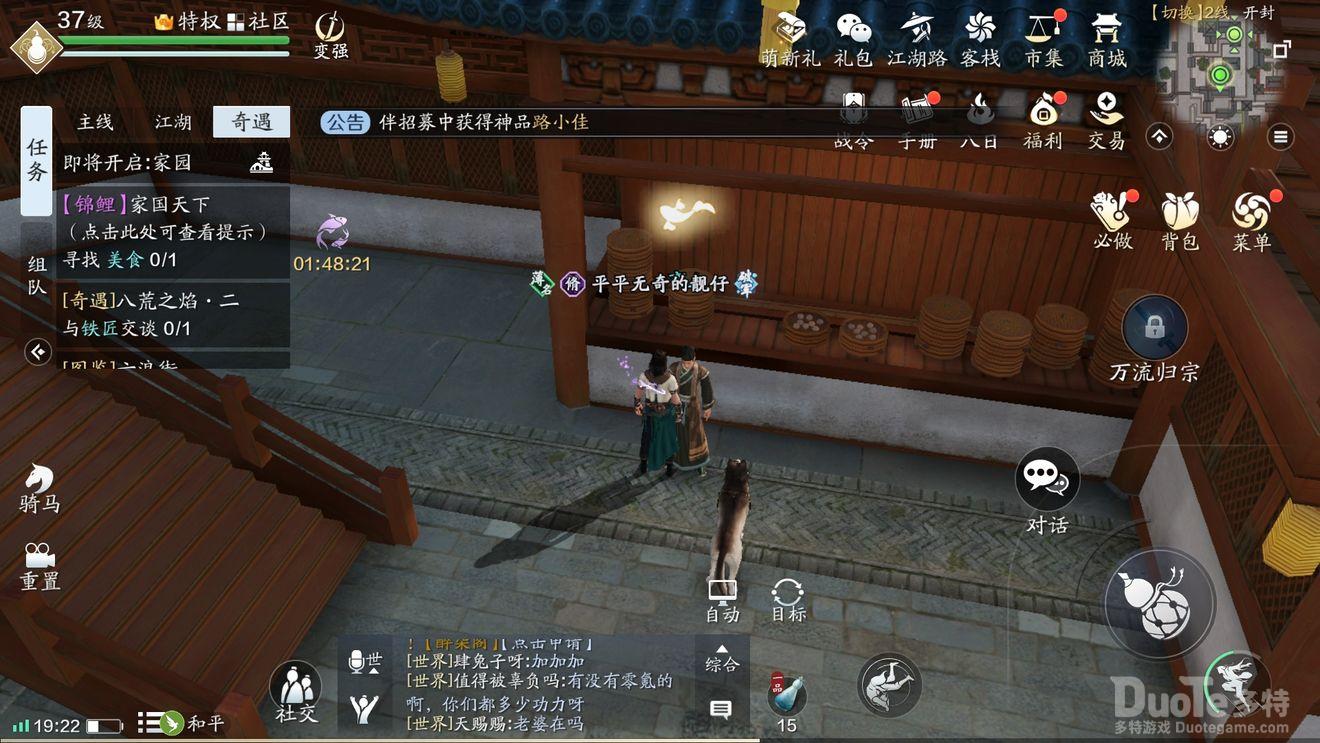1320x743 pixels.
Task: Open the 交易 trading icon
Action: click(1106, 115)
